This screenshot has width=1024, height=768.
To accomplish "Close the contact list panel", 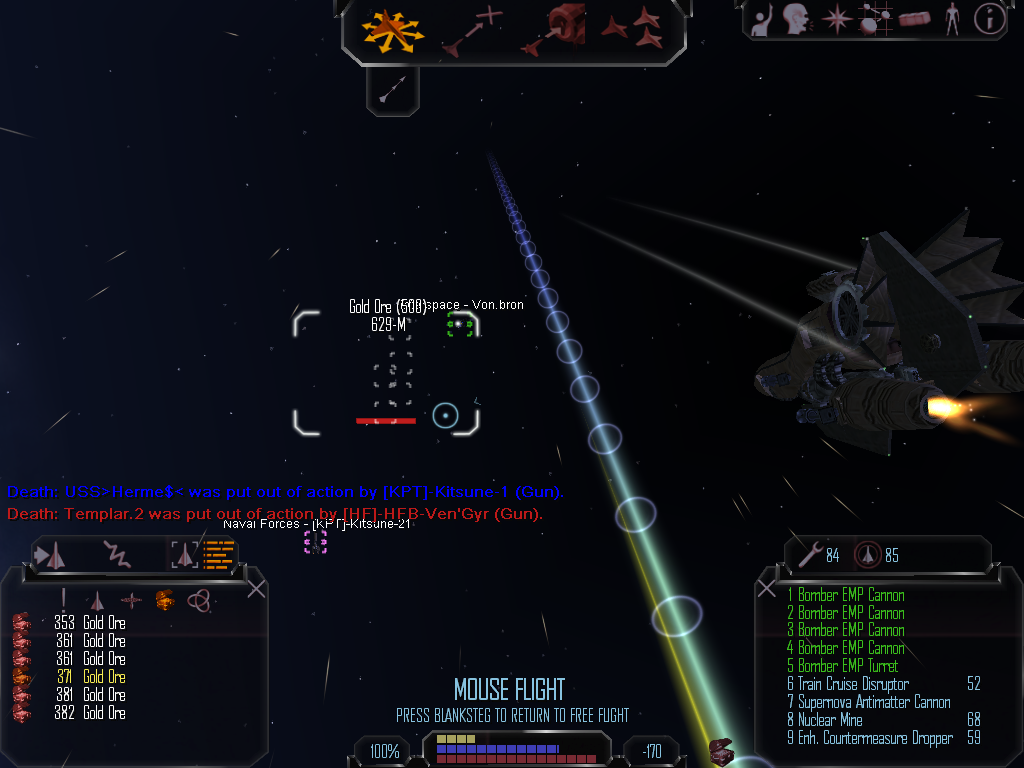I will click(256, 589).
